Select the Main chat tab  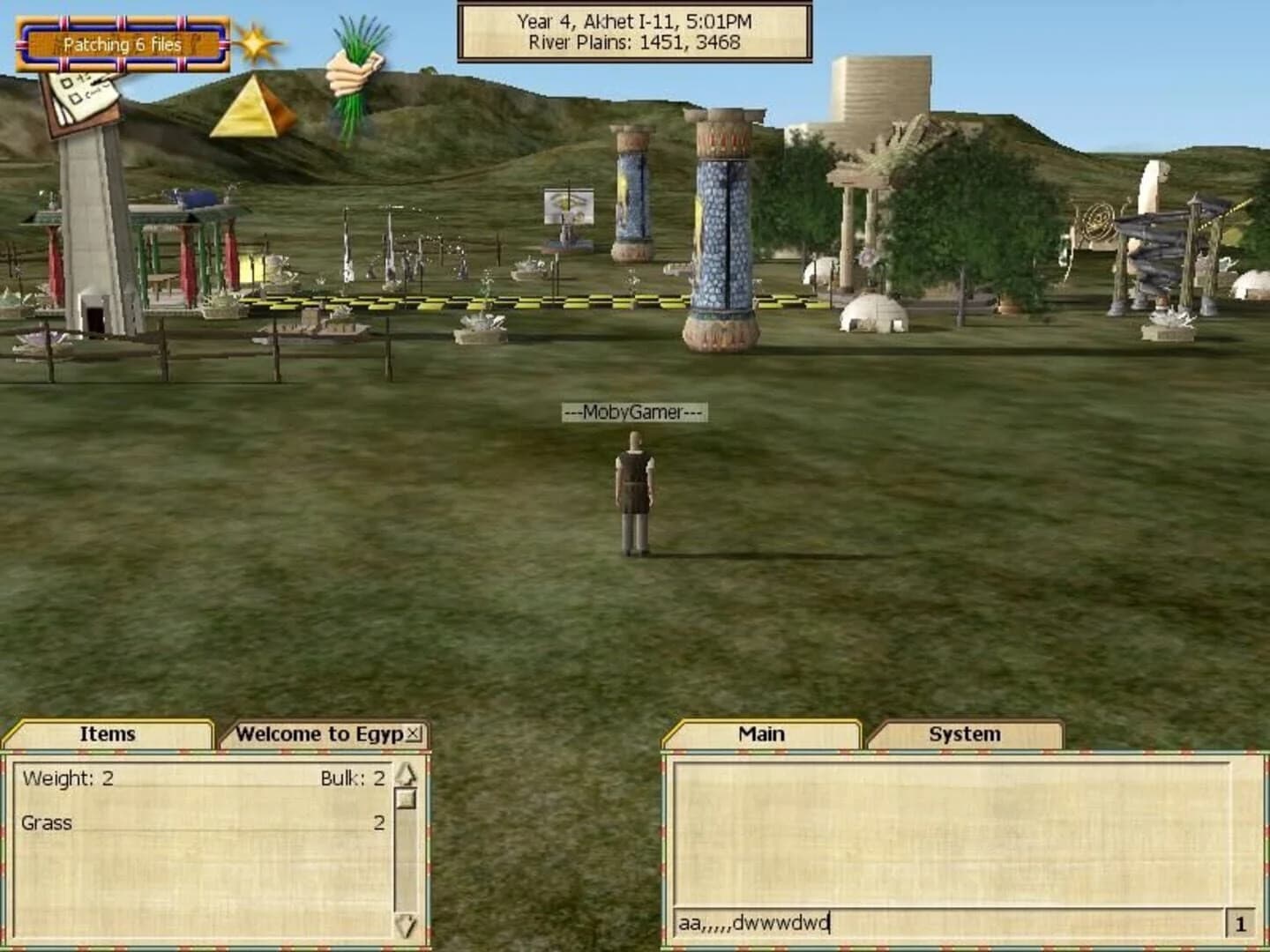click(x=760, y=733)
